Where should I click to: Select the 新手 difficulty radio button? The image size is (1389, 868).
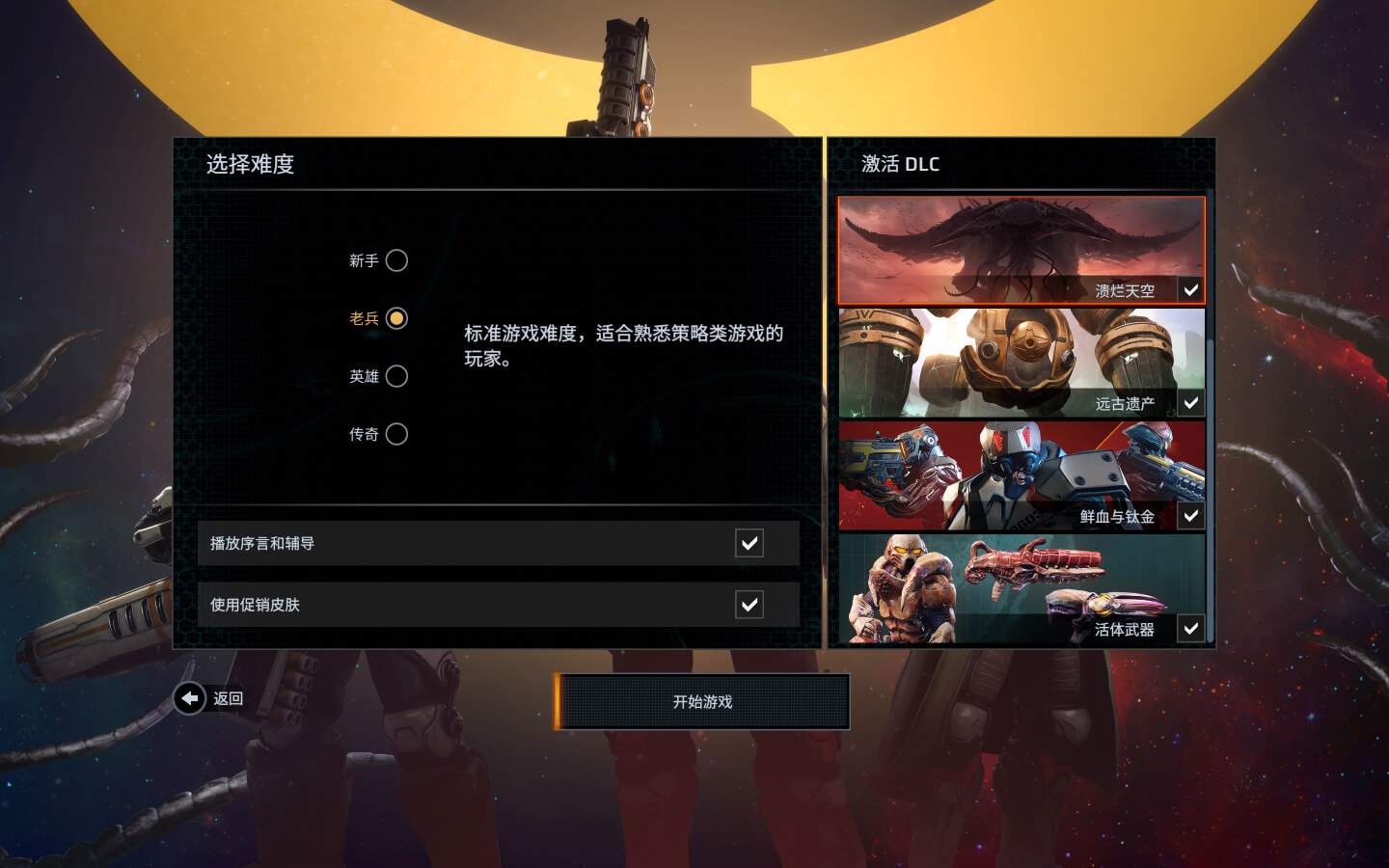pos(396,260)
